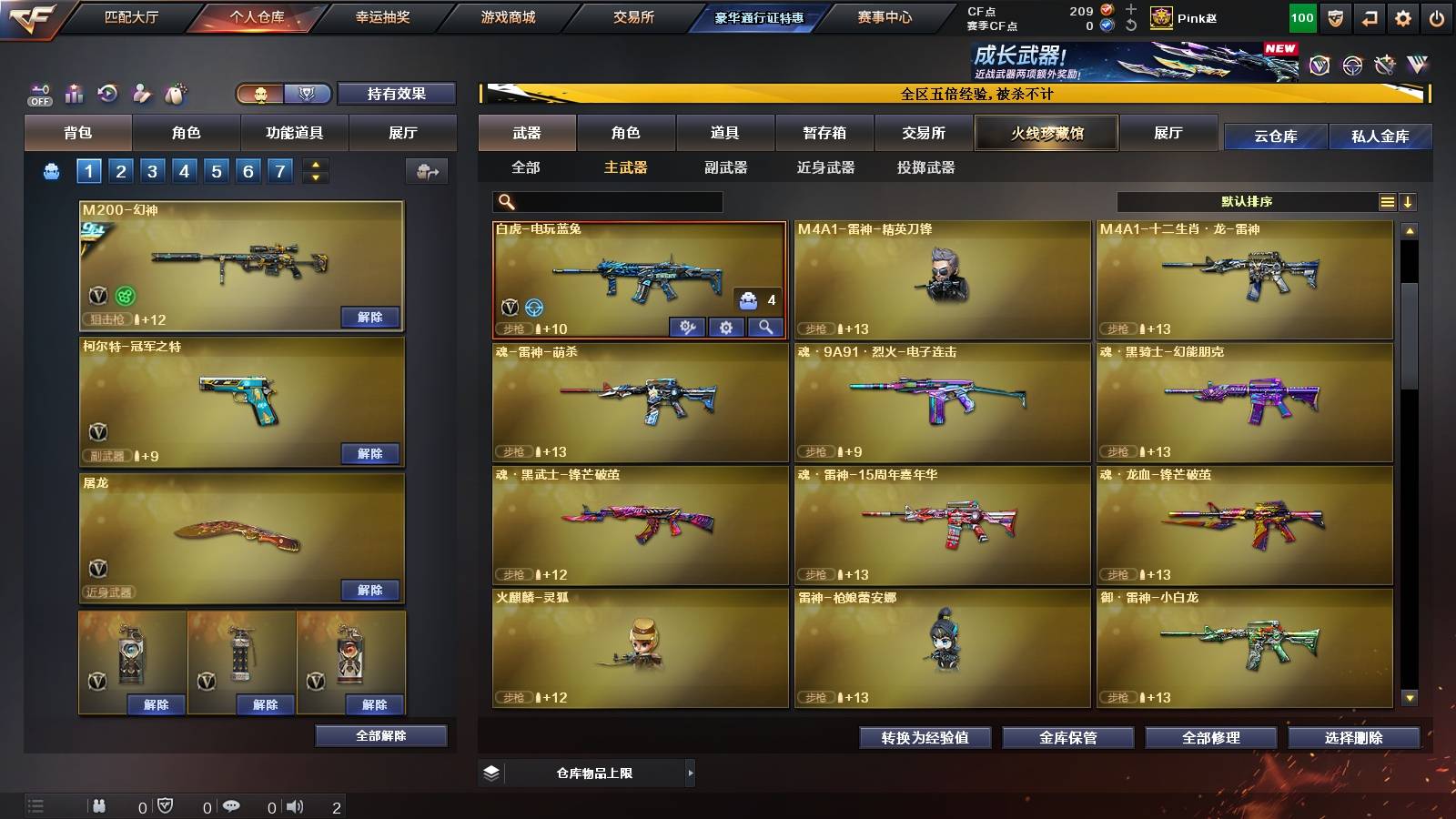Click the gear icon on the 白虎-电玩蓝兔 card
Screen dimensions: 1456x819
[726, 328]
